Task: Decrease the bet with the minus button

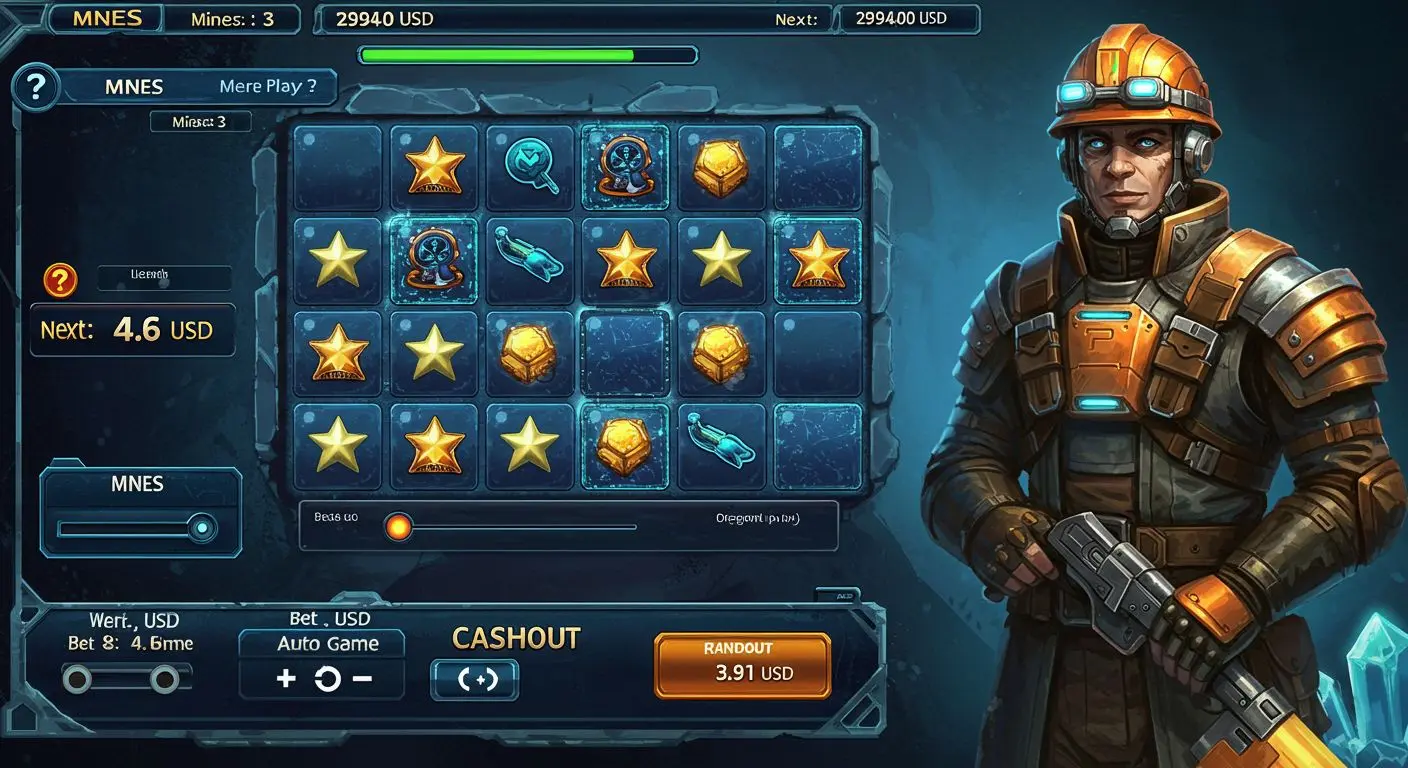Action: point(362,679)
